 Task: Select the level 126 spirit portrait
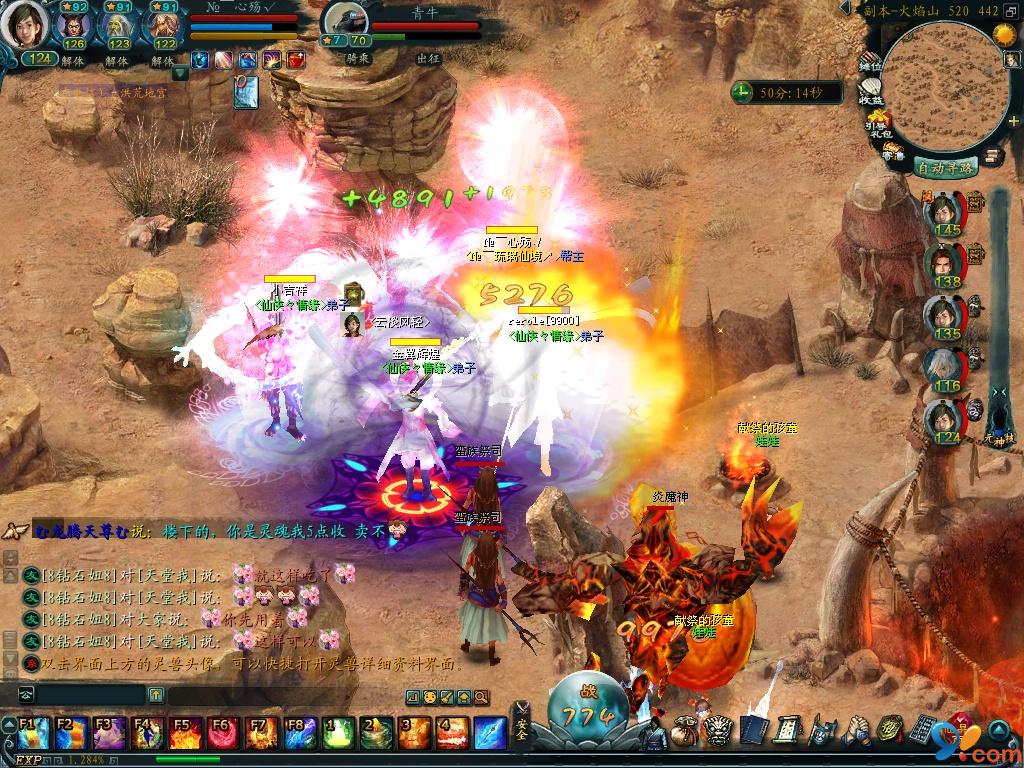(74, 26)
